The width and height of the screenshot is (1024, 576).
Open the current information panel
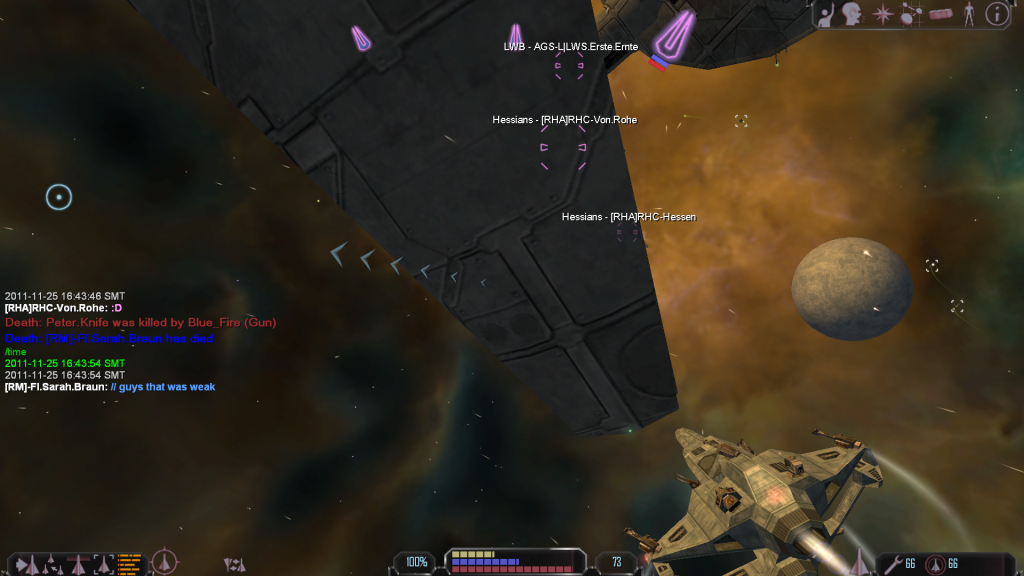997,14
